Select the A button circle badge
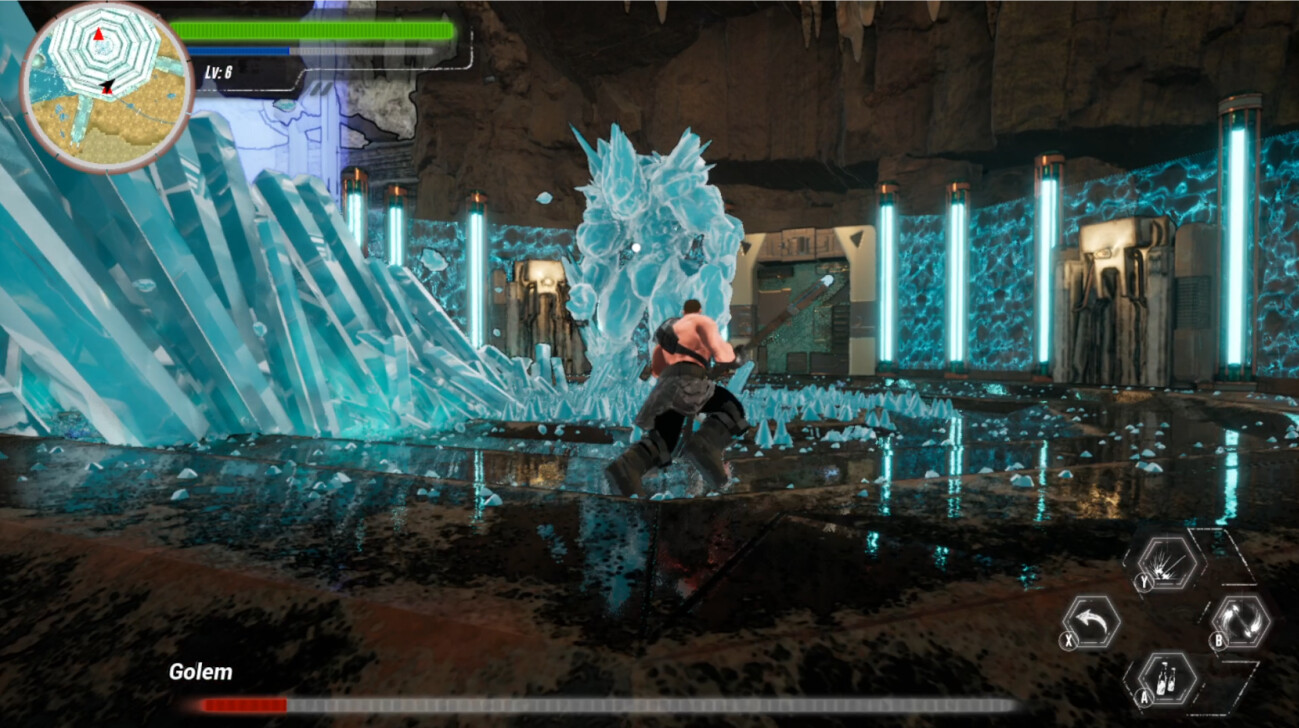 coord(1144,697)
